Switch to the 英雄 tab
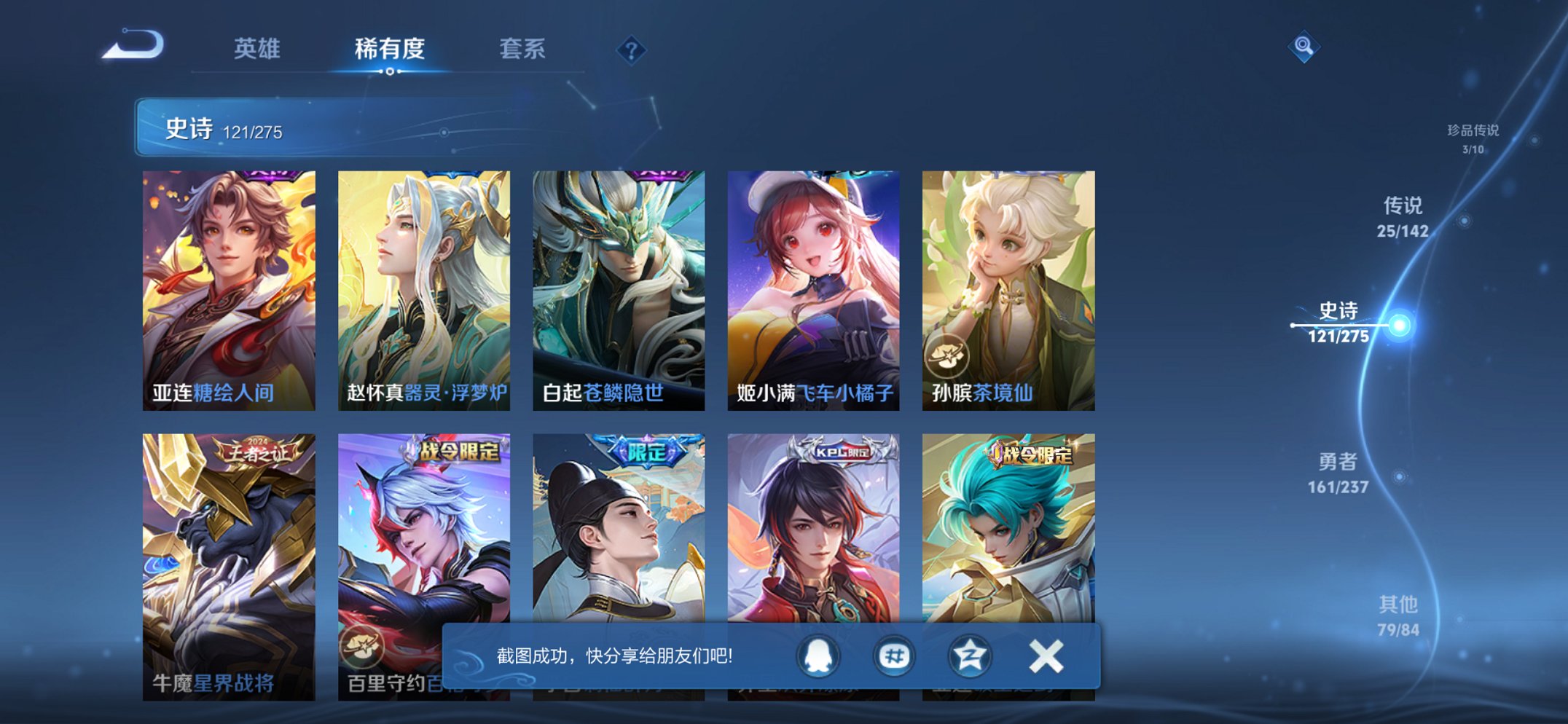Image resolution: width=1568 pixels, height=724 pixels. 259,48
